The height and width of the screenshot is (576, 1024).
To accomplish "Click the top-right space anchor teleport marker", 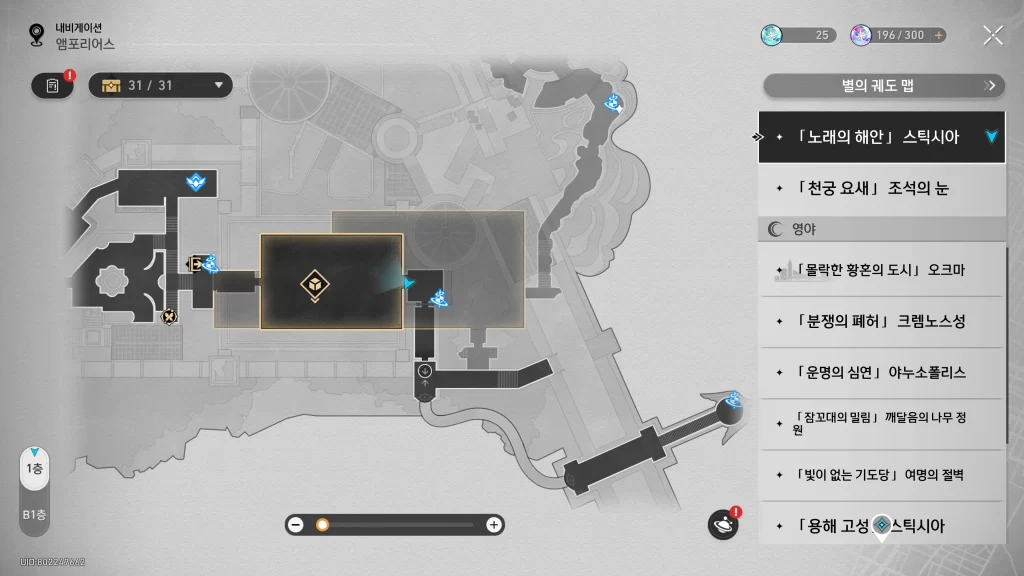I will pos(615,102).
